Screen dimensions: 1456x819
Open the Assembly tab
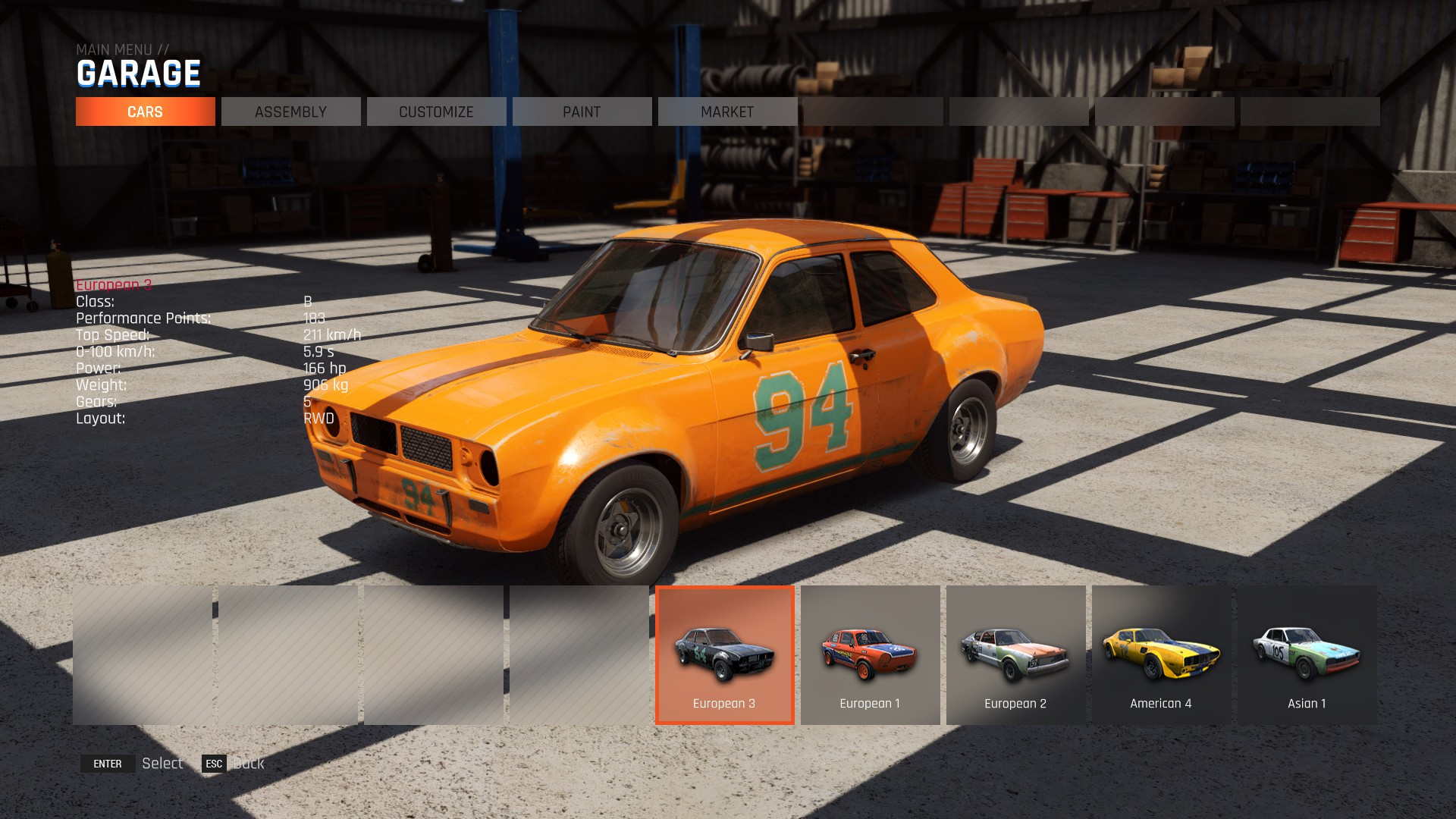click(290, 111)
